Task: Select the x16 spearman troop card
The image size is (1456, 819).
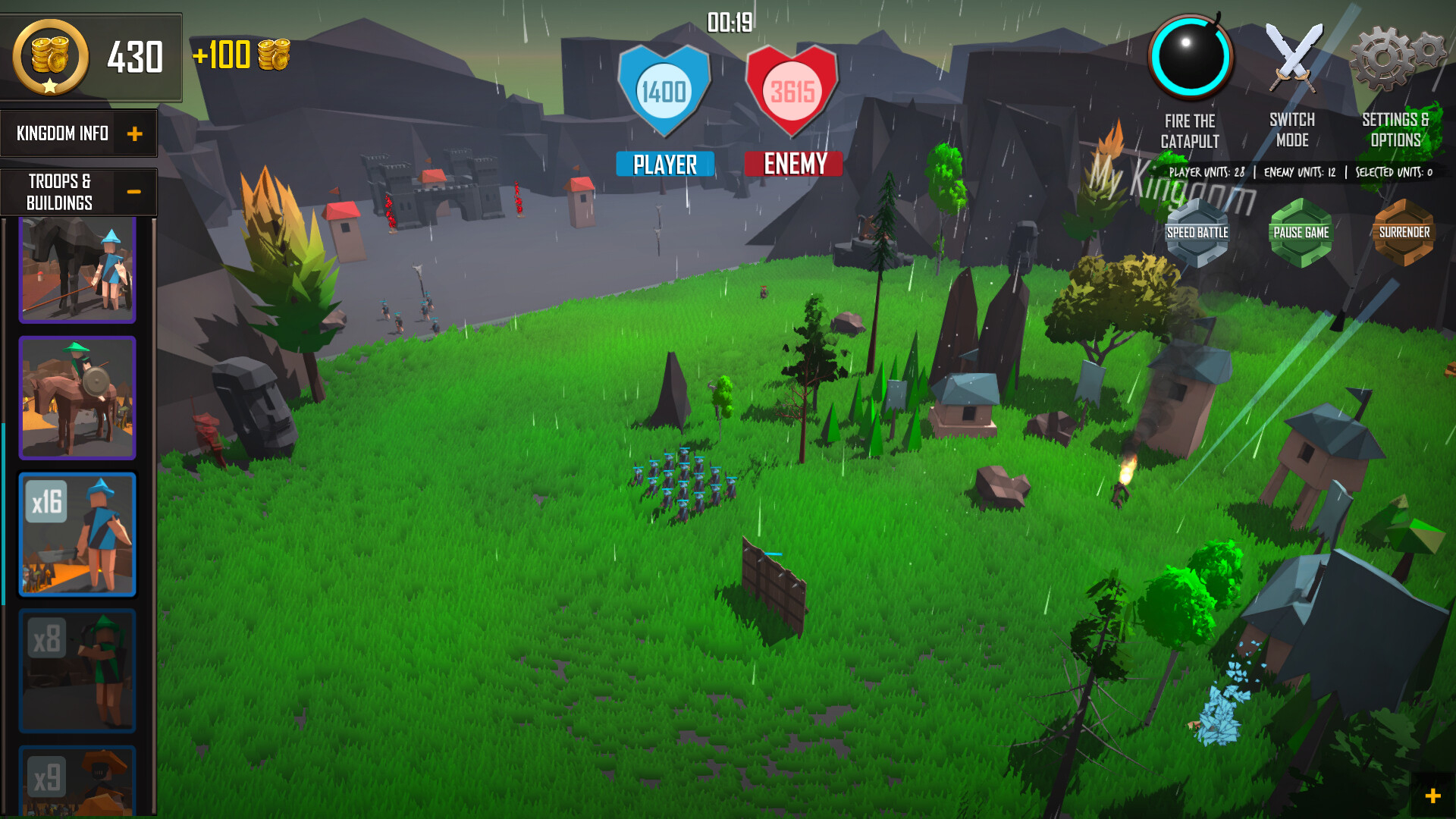Action: pos(77,535)
